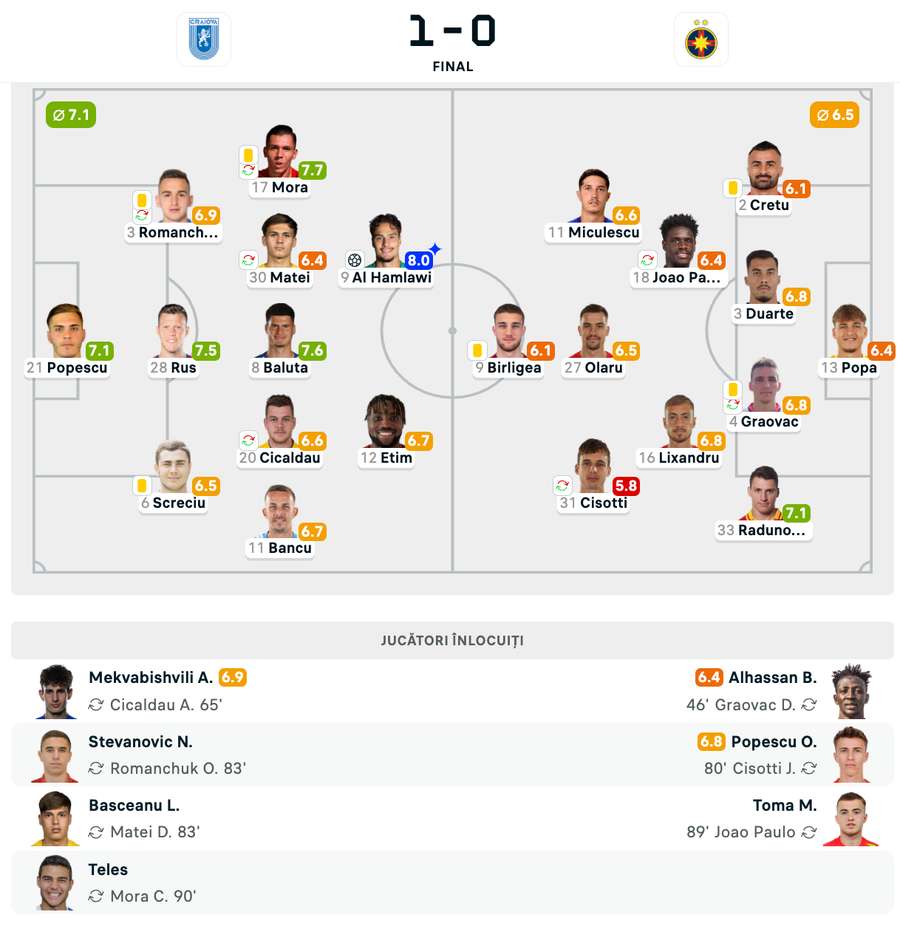Open the Universitatea Craiova team crest
The width and height of the screenshot is (900, 927).
point(203,40)
